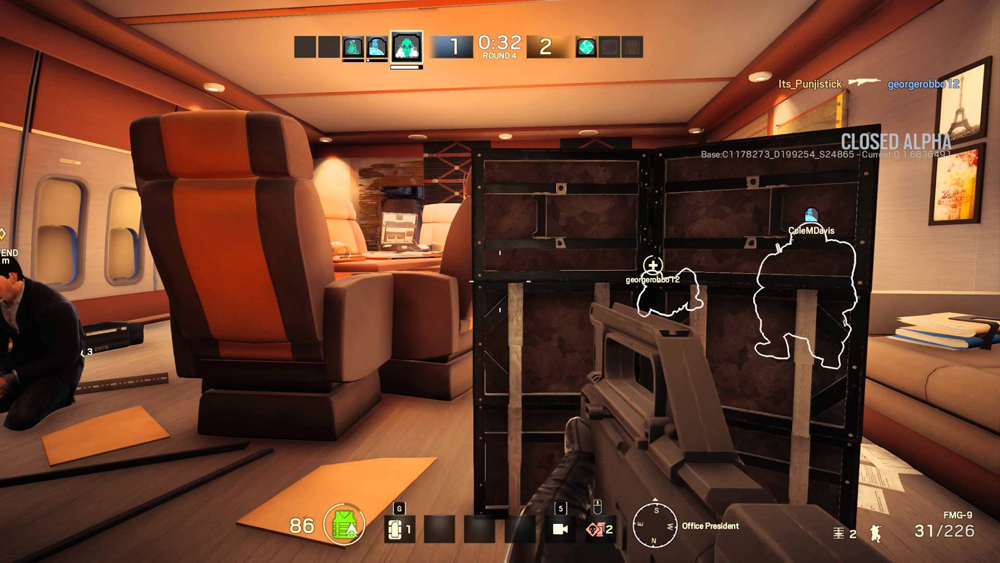Click the Its_Punjistick kill feed entry

(x=812, y=84)
